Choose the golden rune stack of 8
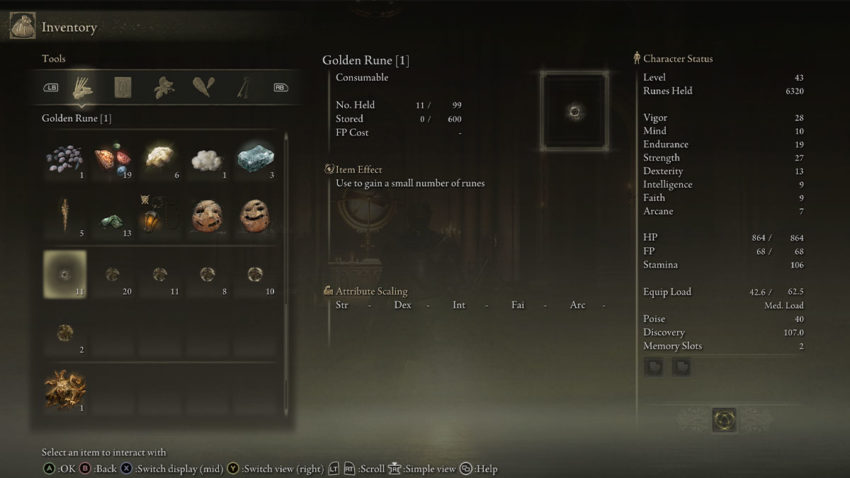 coord(207,274)
